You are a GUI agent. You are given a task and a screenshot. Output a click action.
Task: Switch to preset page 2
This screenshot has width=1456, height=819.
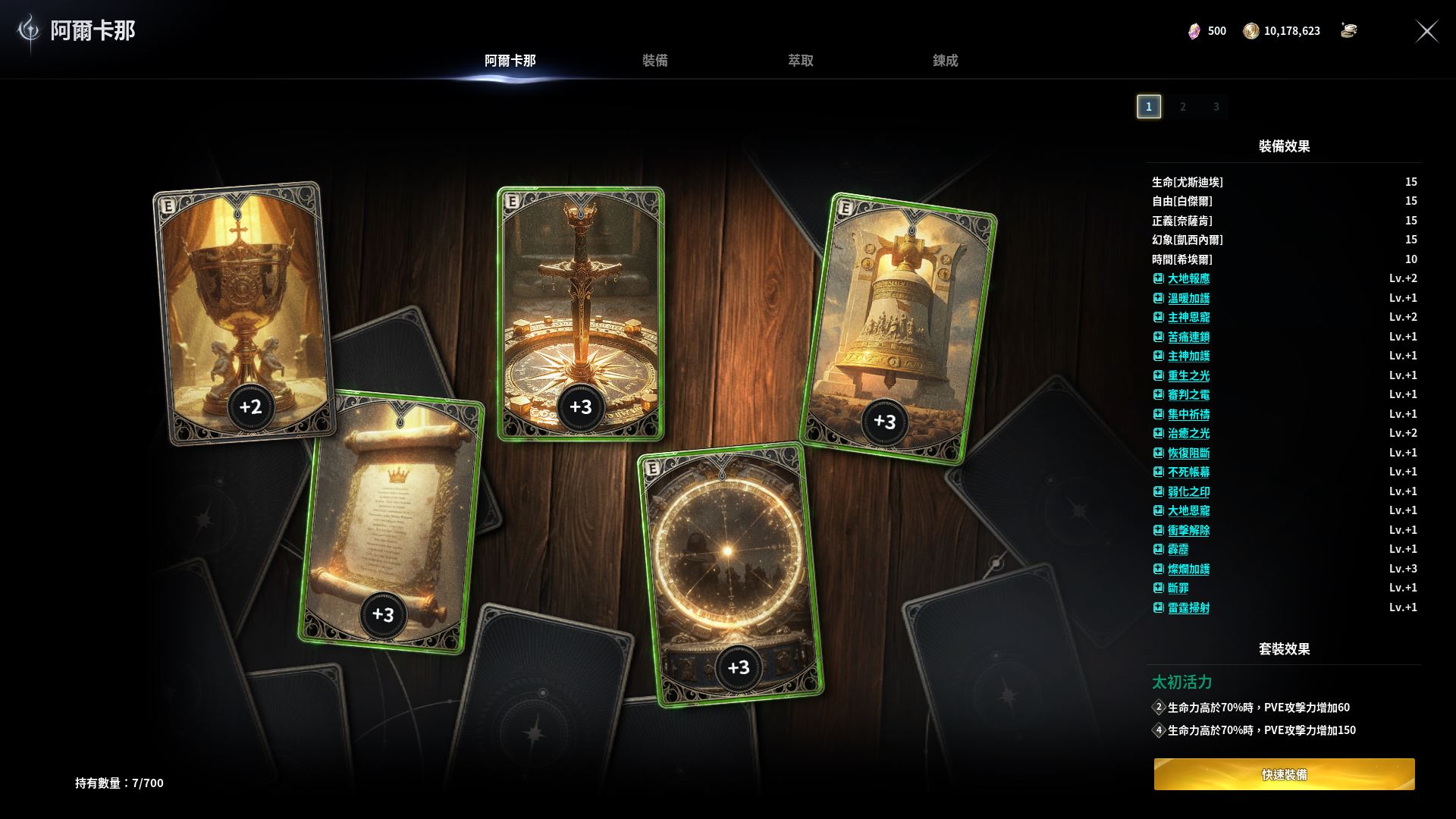pos(1182,107)
